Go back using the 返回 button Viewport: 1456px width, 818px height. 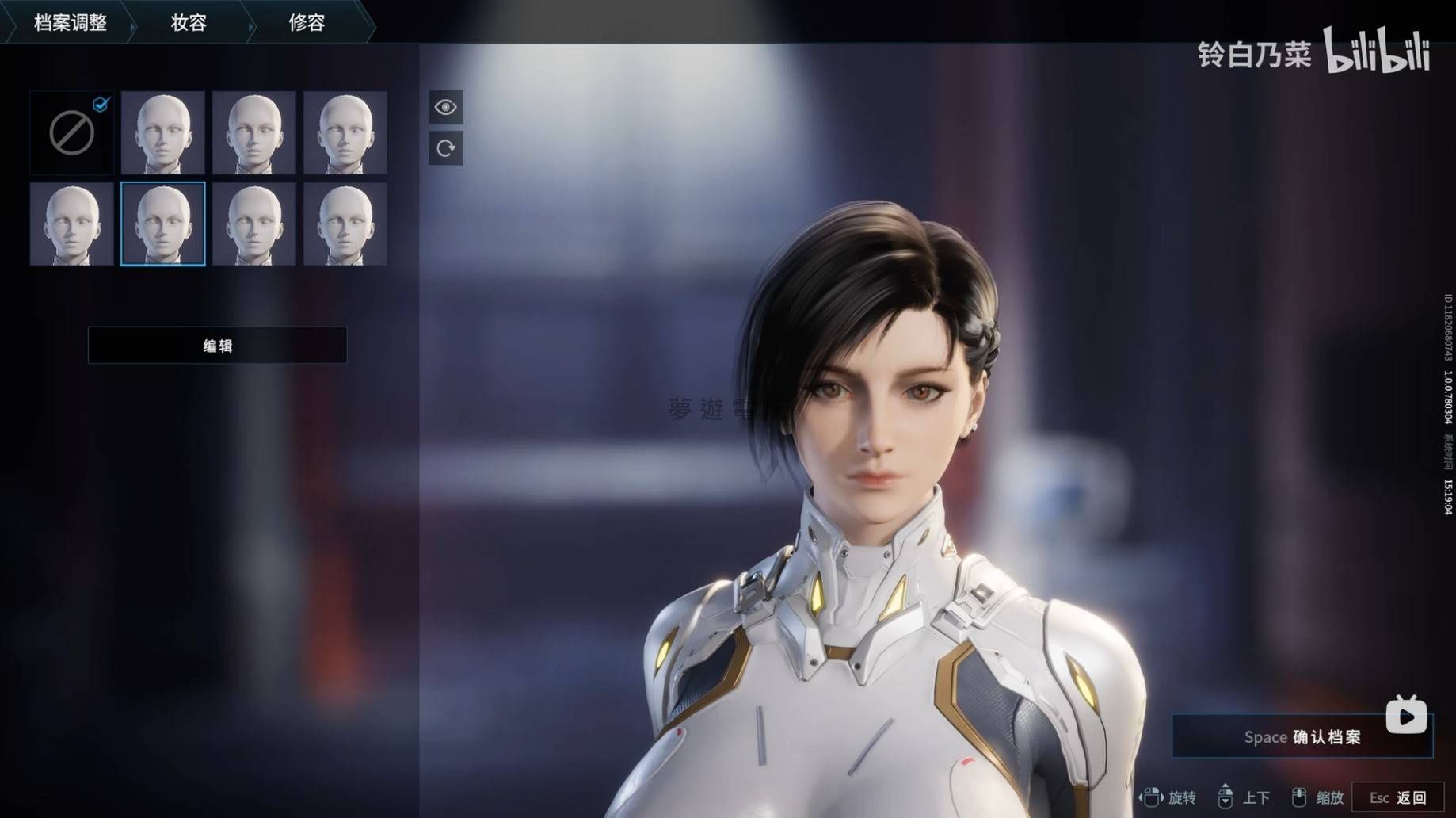tap(1398, 797)
